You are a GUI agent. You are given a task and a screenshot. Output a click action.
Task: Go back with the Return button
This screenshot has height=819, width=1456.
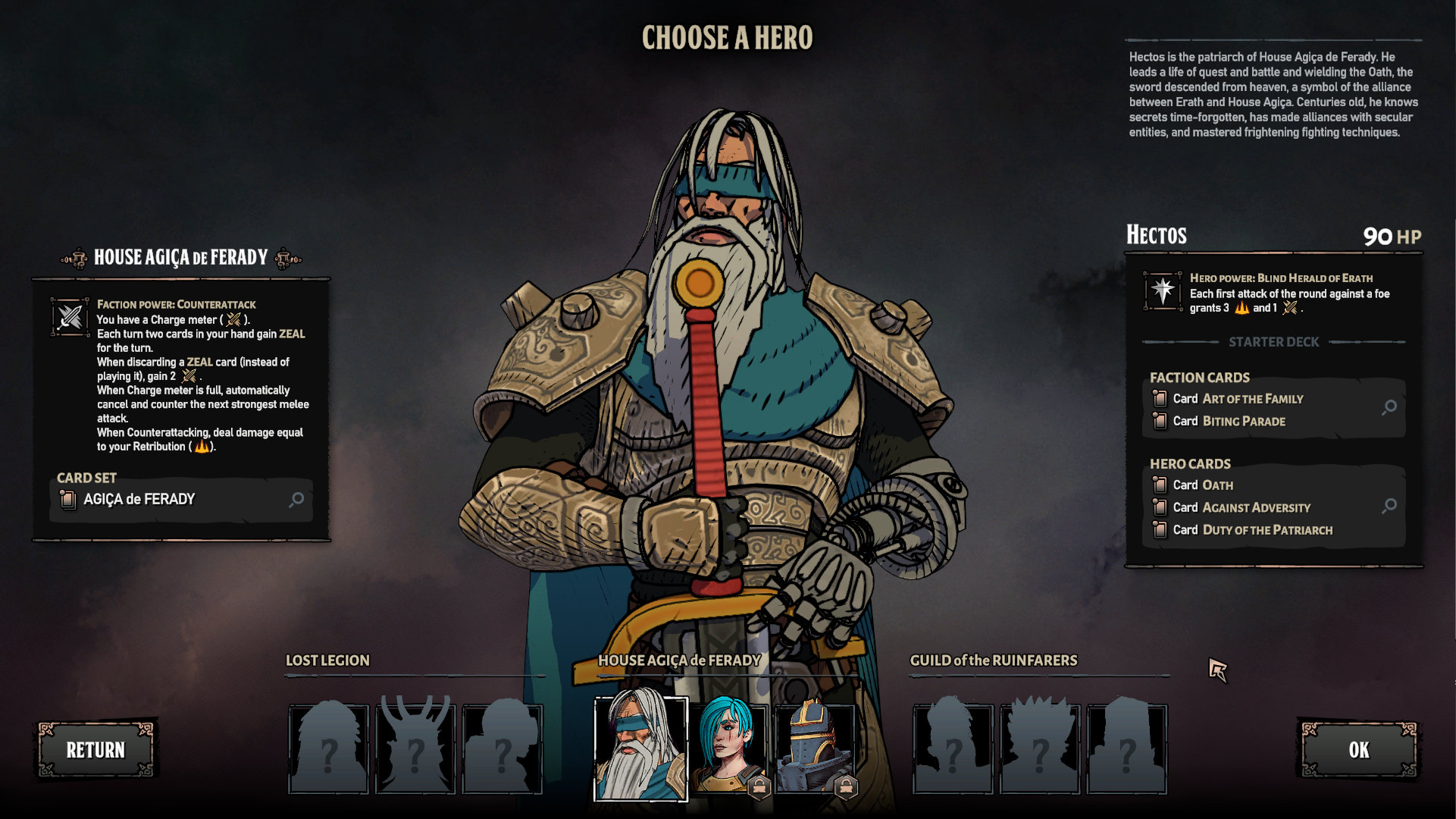pos(96,750)
